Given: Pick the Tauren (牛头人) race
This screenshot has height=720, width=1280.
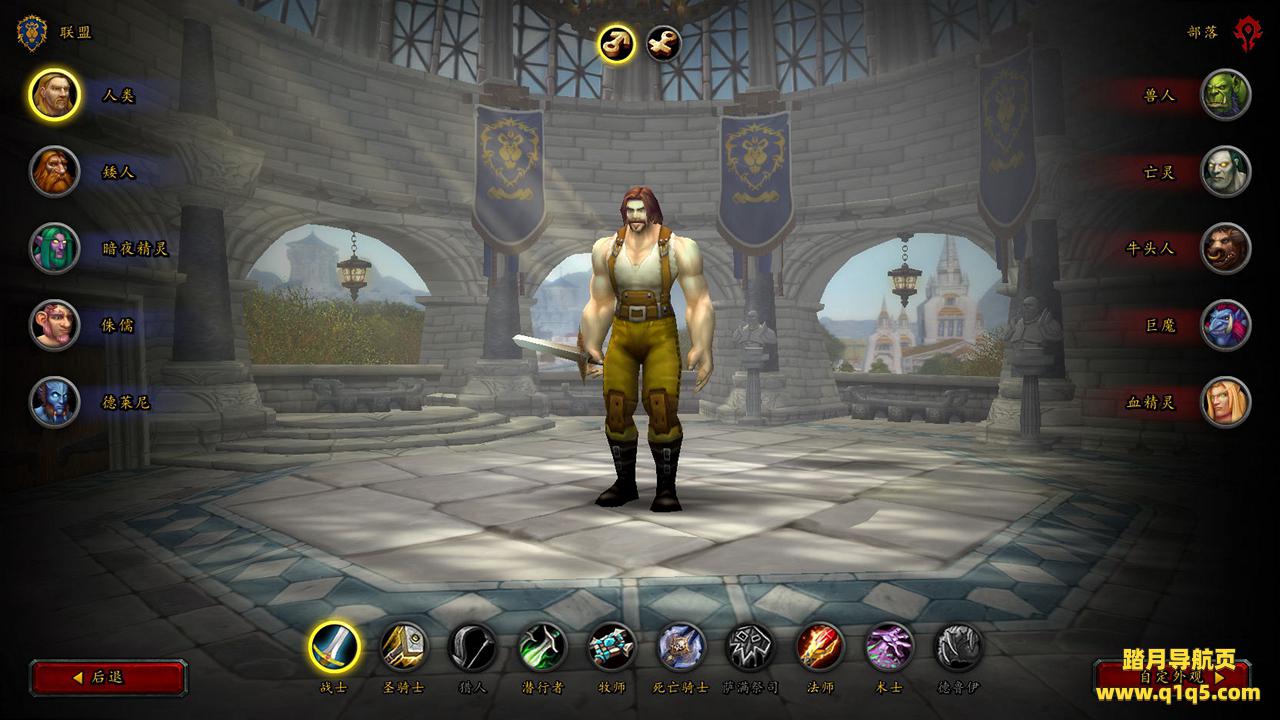Looking at the screenshot, I should [x=1225, y=248].
